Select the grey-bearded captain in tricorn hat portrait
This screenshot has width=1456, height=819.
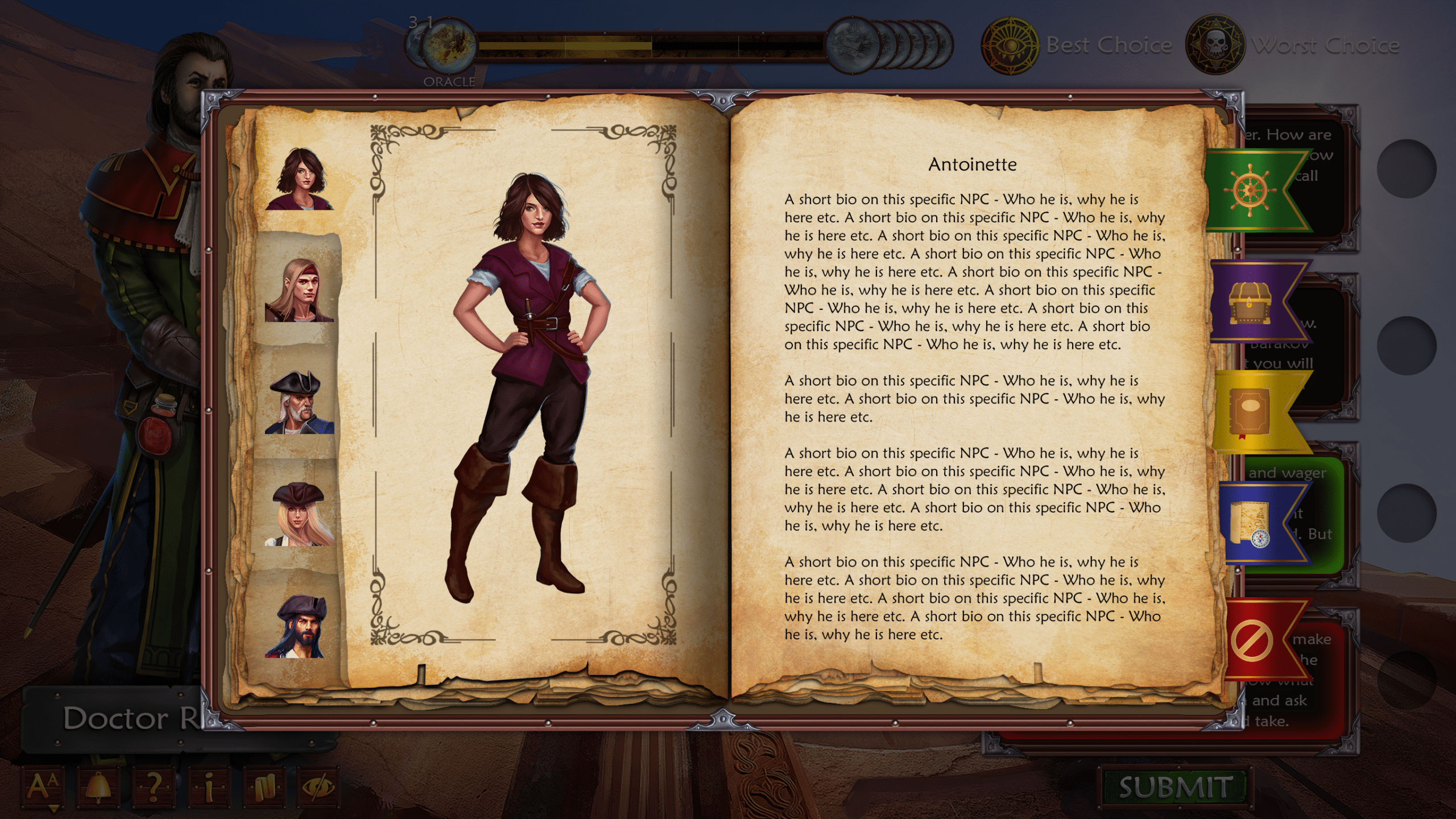(x=300, y=403)
